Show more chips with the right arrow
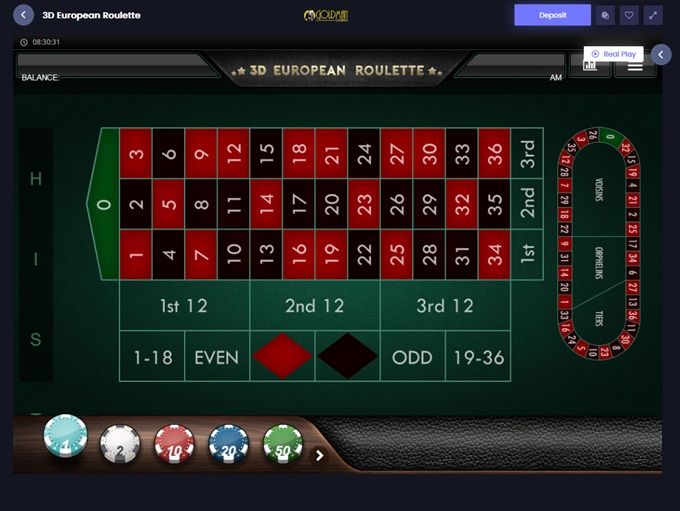This screenshot has width=680, height=511. 320,455
